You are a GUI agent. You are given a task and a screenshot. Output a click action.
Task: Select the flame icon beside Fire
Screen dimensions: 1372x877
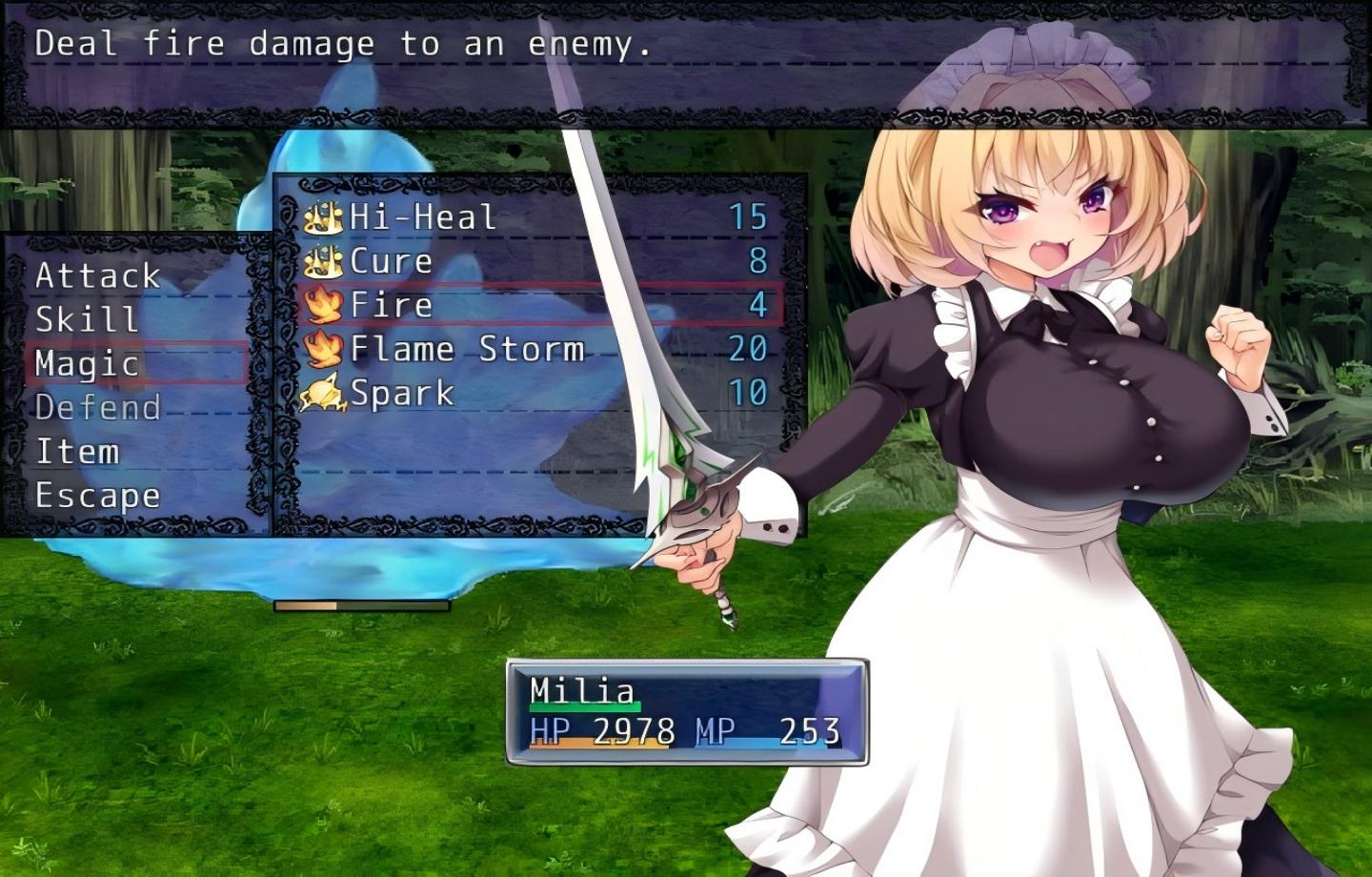point(324,304)
